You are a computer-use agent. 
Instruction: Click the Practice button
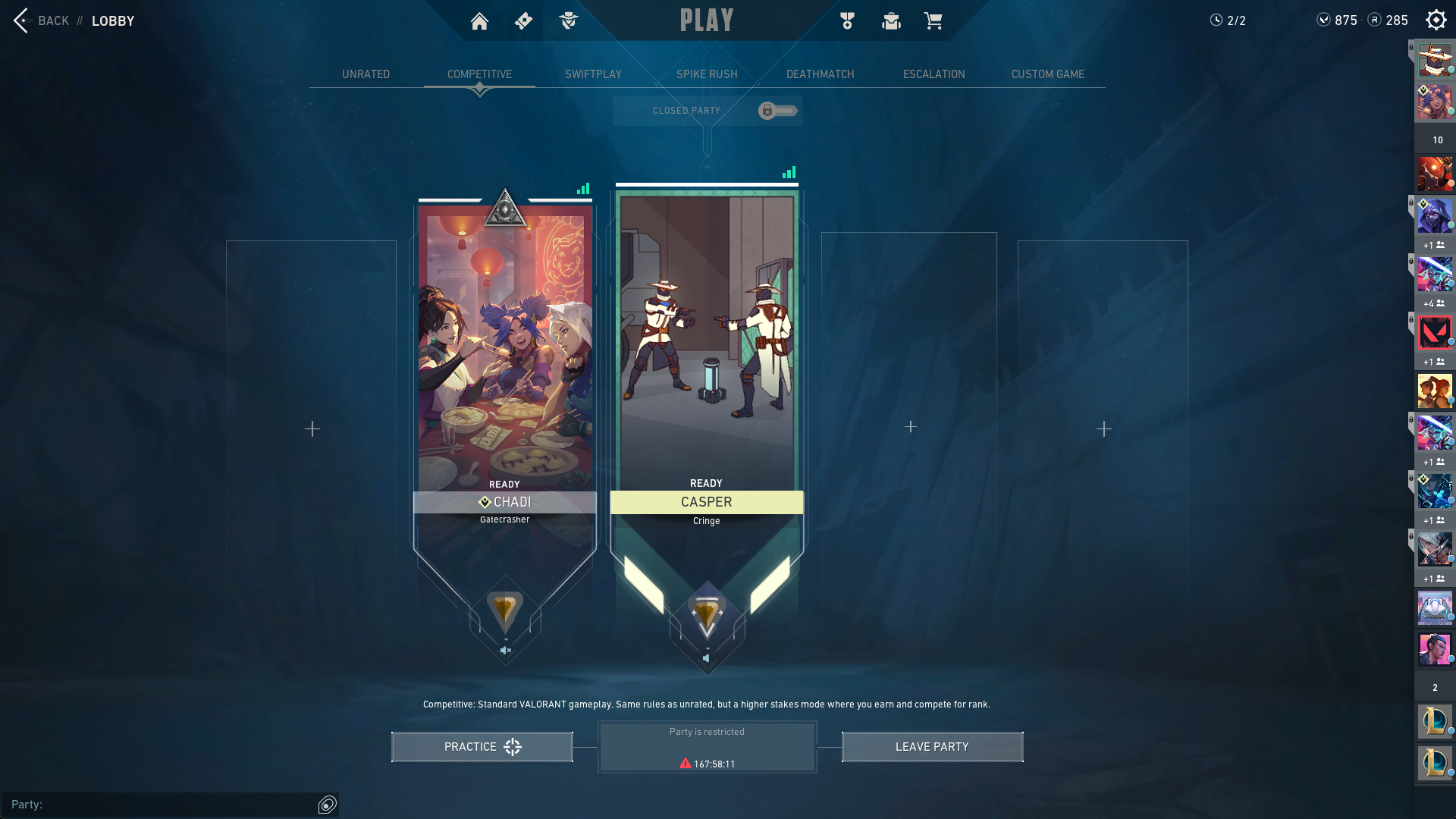coord(482,747)
